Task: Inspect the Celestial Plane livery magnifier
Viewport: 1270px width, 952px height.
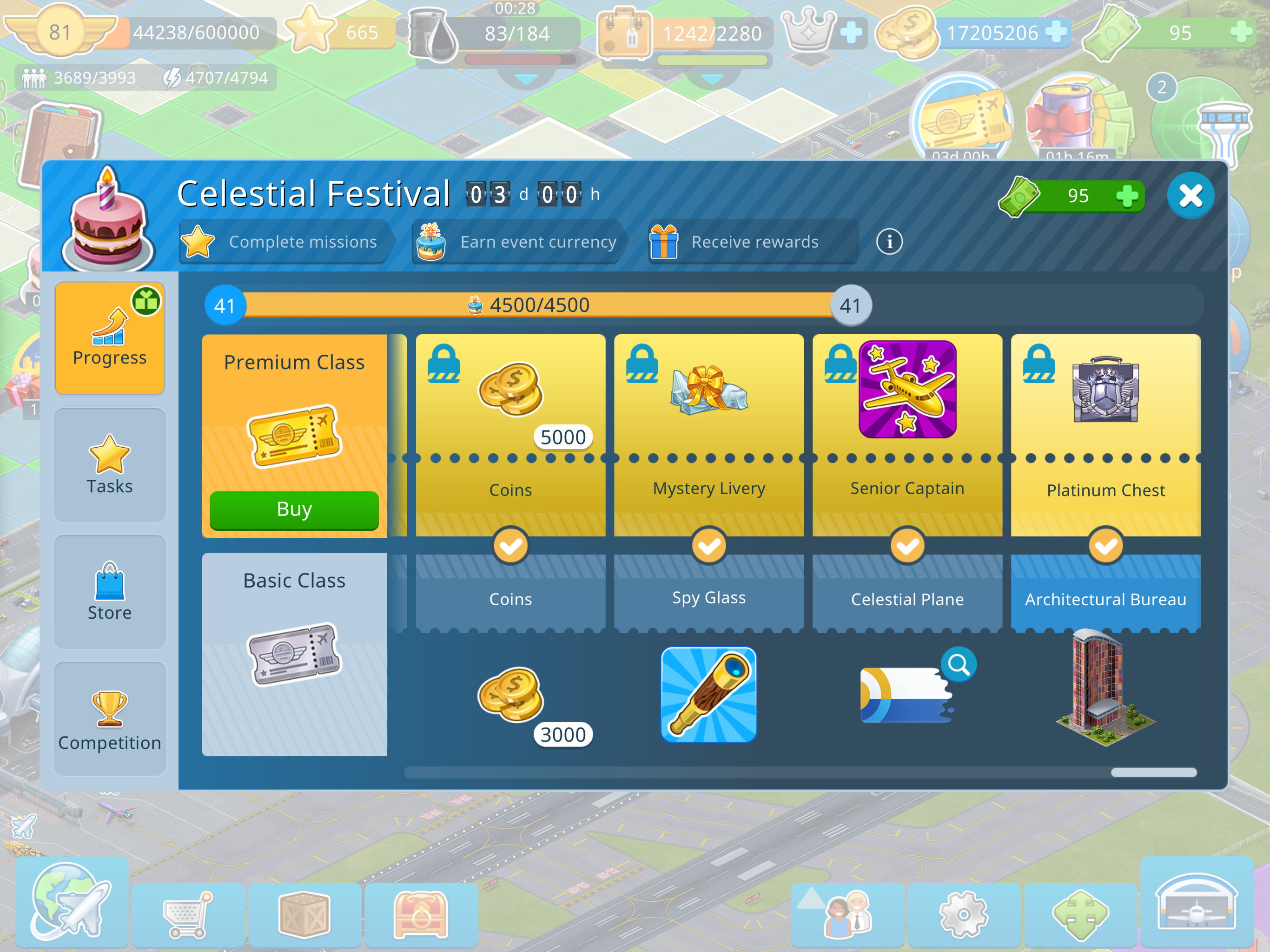Action: pos(958,664)
